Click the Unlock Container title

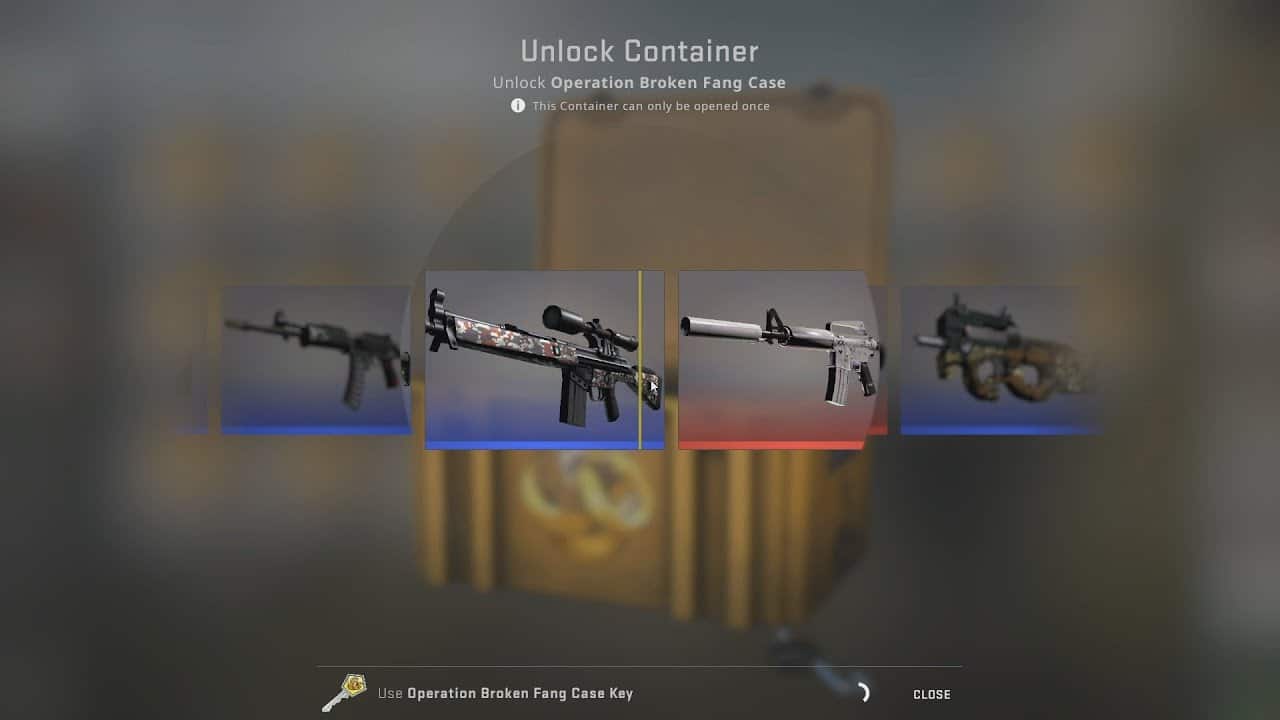pos(639,50)
